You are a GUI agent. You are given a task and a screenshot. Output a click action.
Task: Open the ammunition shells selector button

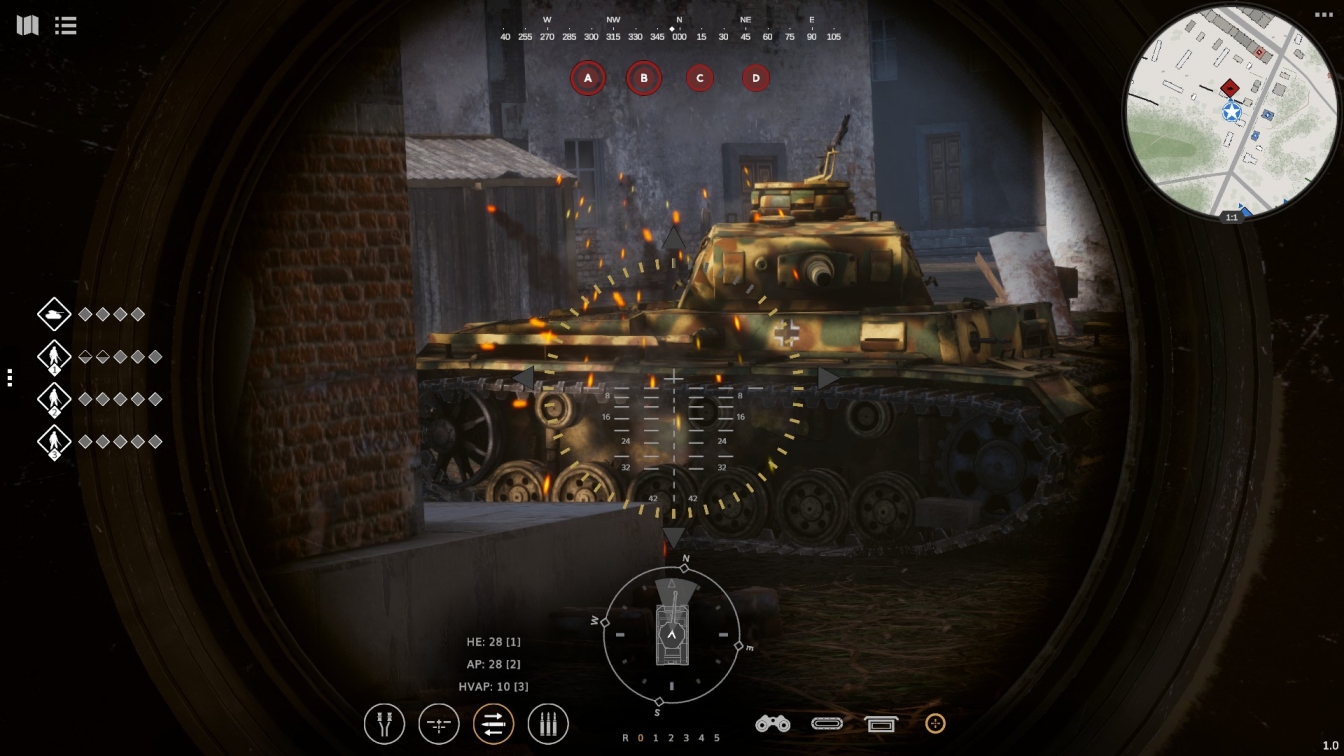[x=548, y=724]
